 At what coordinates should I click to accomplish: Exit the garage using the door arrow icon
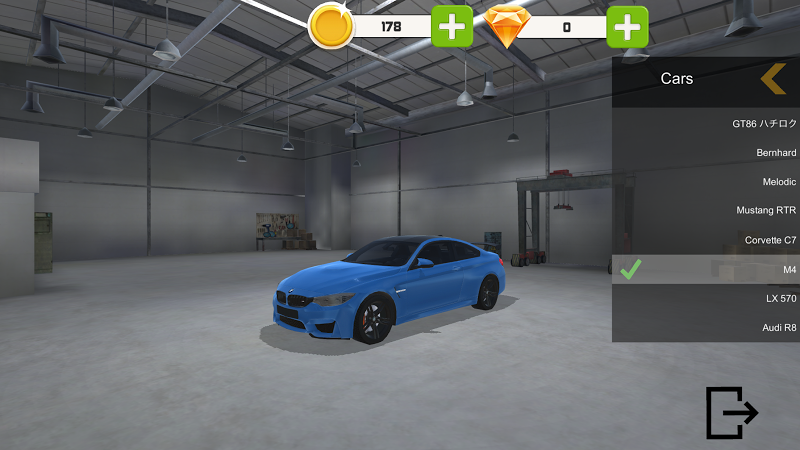[x=731, y=412]
